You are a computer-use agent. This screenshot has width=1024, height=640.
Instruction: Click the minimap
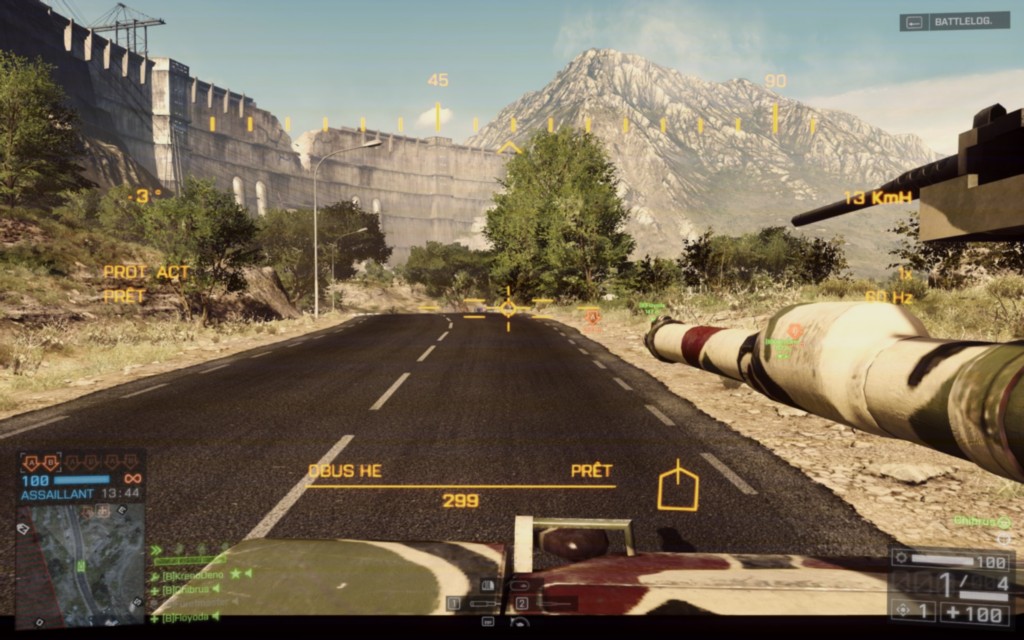82,560
